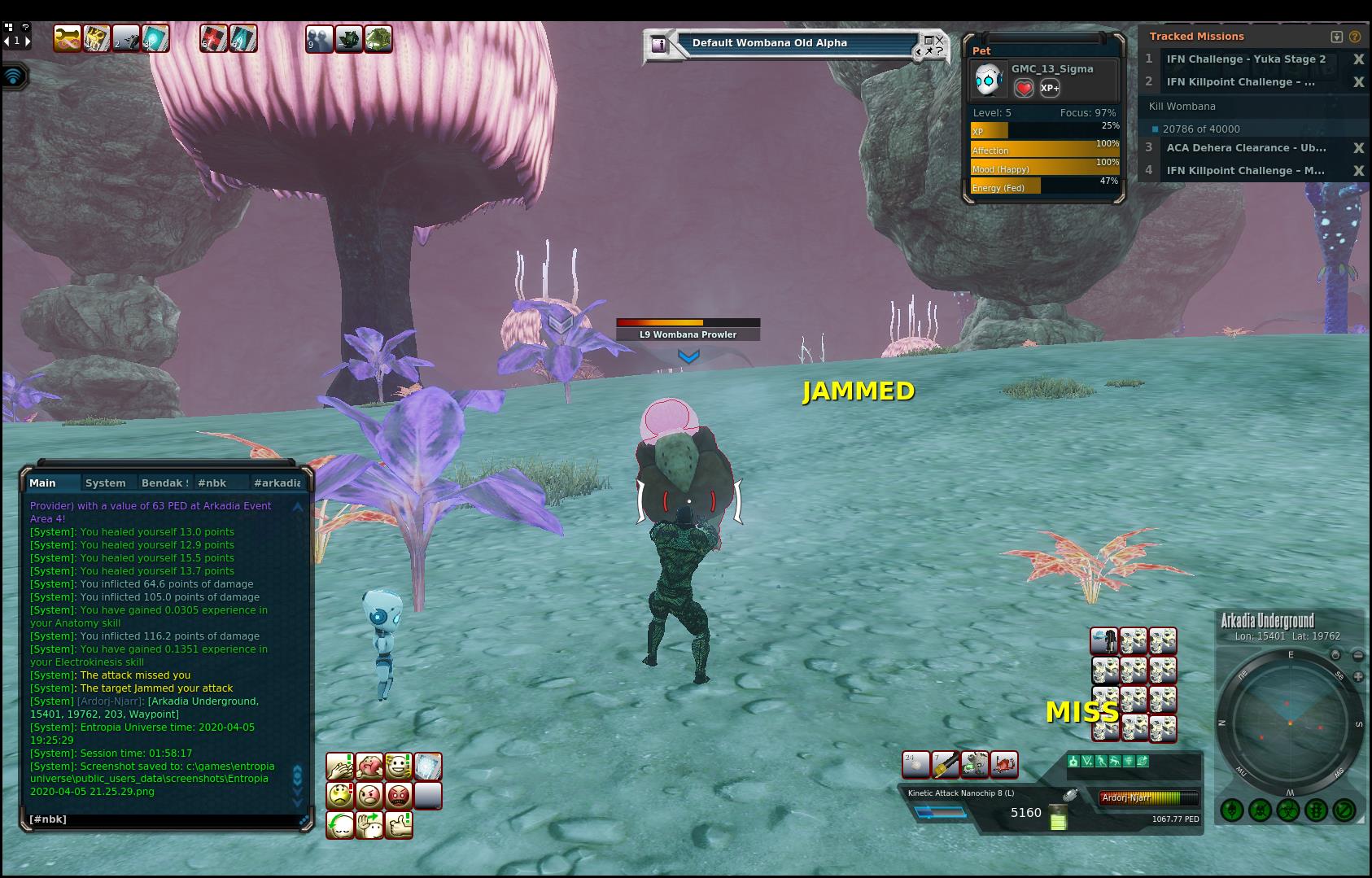Click the pet XP+ button

point(1050,88)
